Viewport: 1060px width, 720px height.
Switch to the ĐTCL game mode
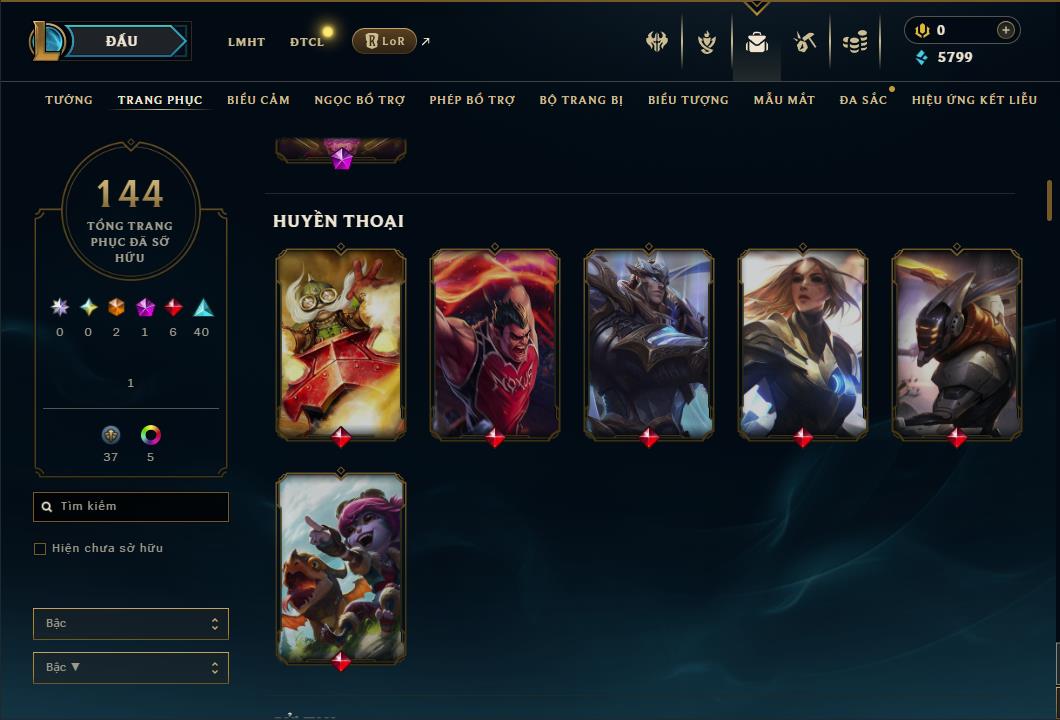pos(307,42)
